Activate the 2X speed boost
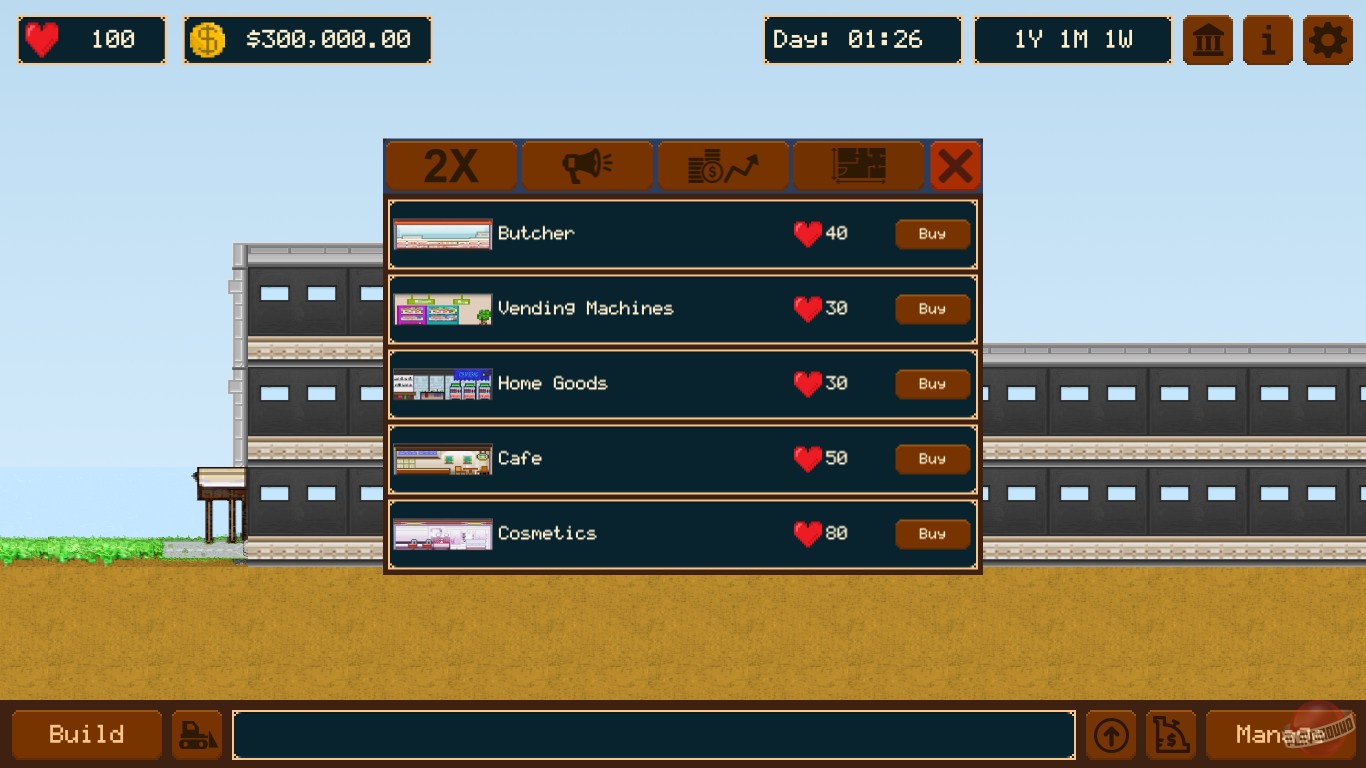 (451, 165)
